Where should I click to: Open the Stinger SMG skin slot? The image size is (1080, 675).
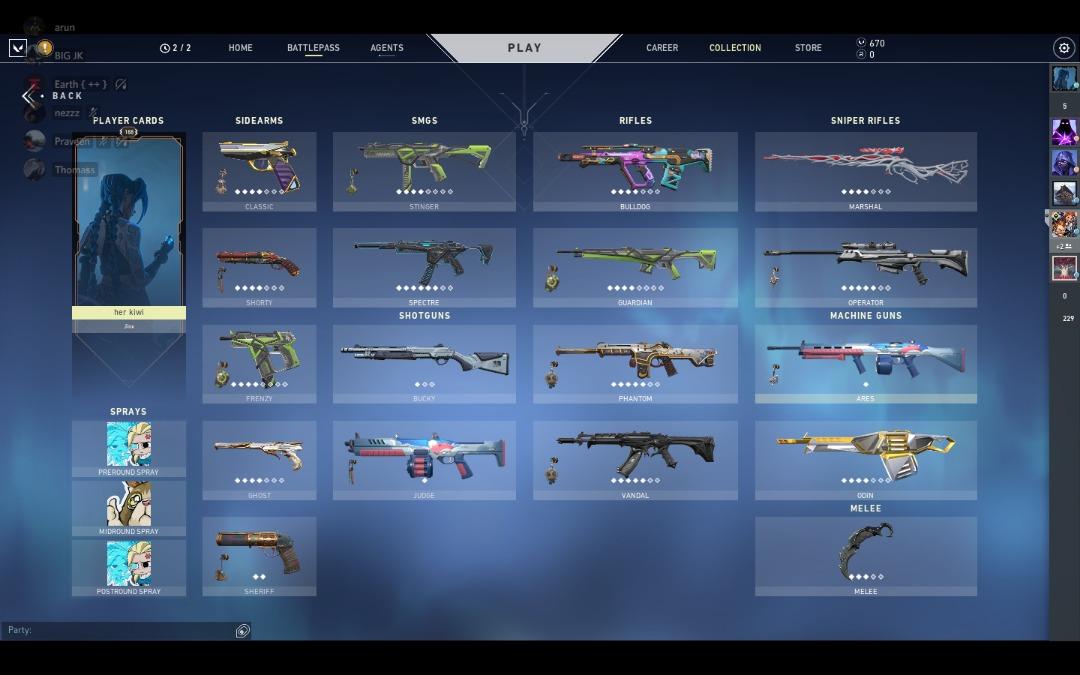click(424, 171)
